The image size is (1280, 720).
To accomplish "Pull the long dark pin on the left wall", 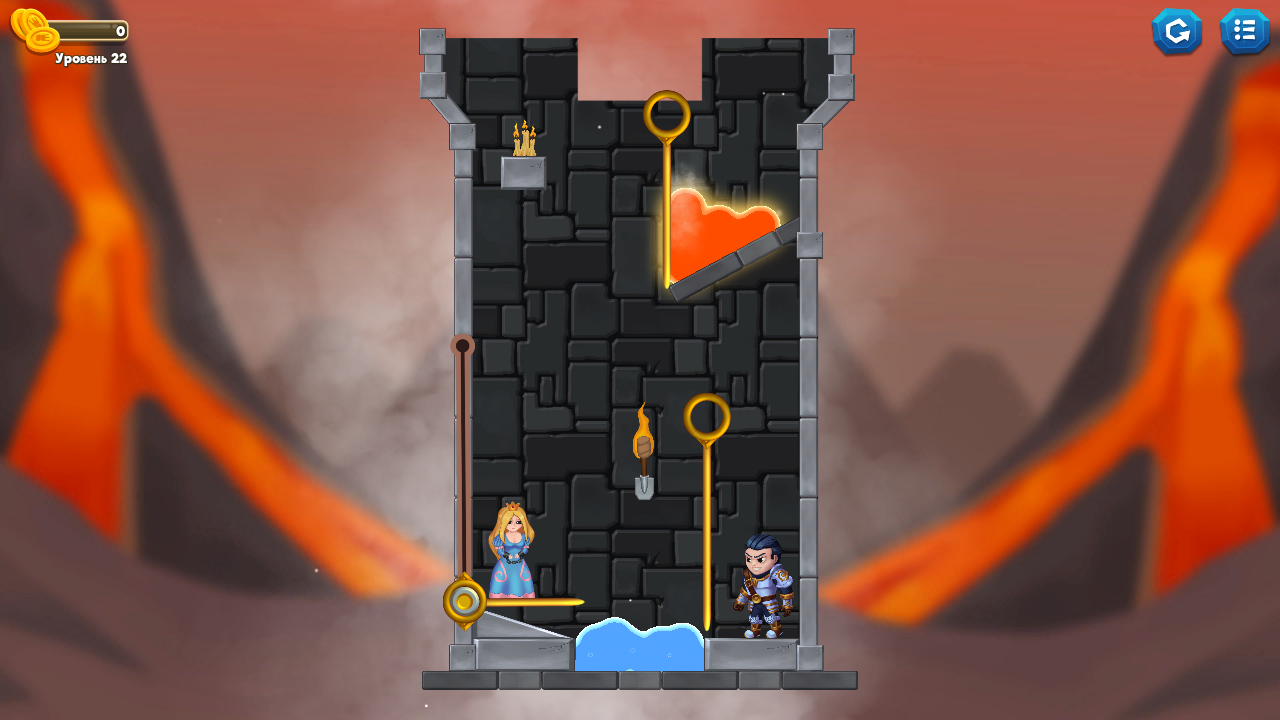I will click(462, 460).
